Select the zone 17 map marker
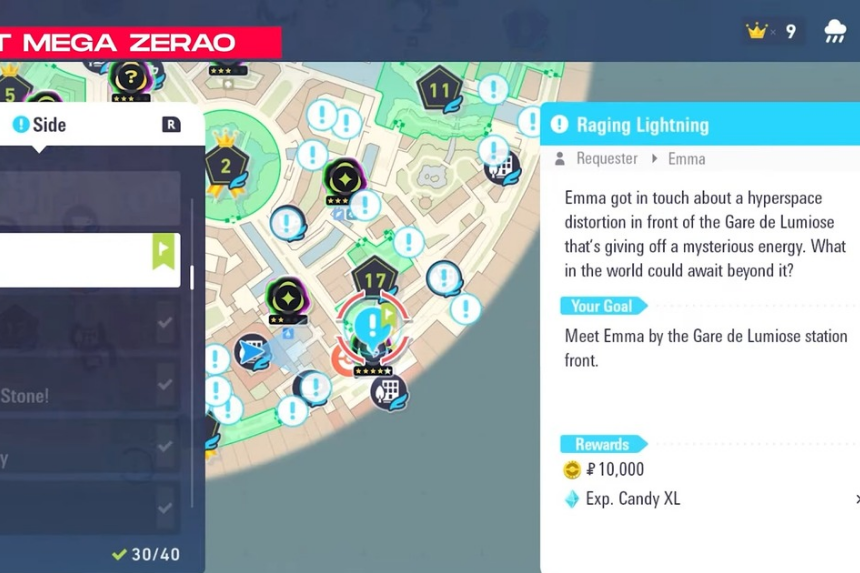This screenshot has height=573, width=860. pyautogui.click(x=374, y=280)
